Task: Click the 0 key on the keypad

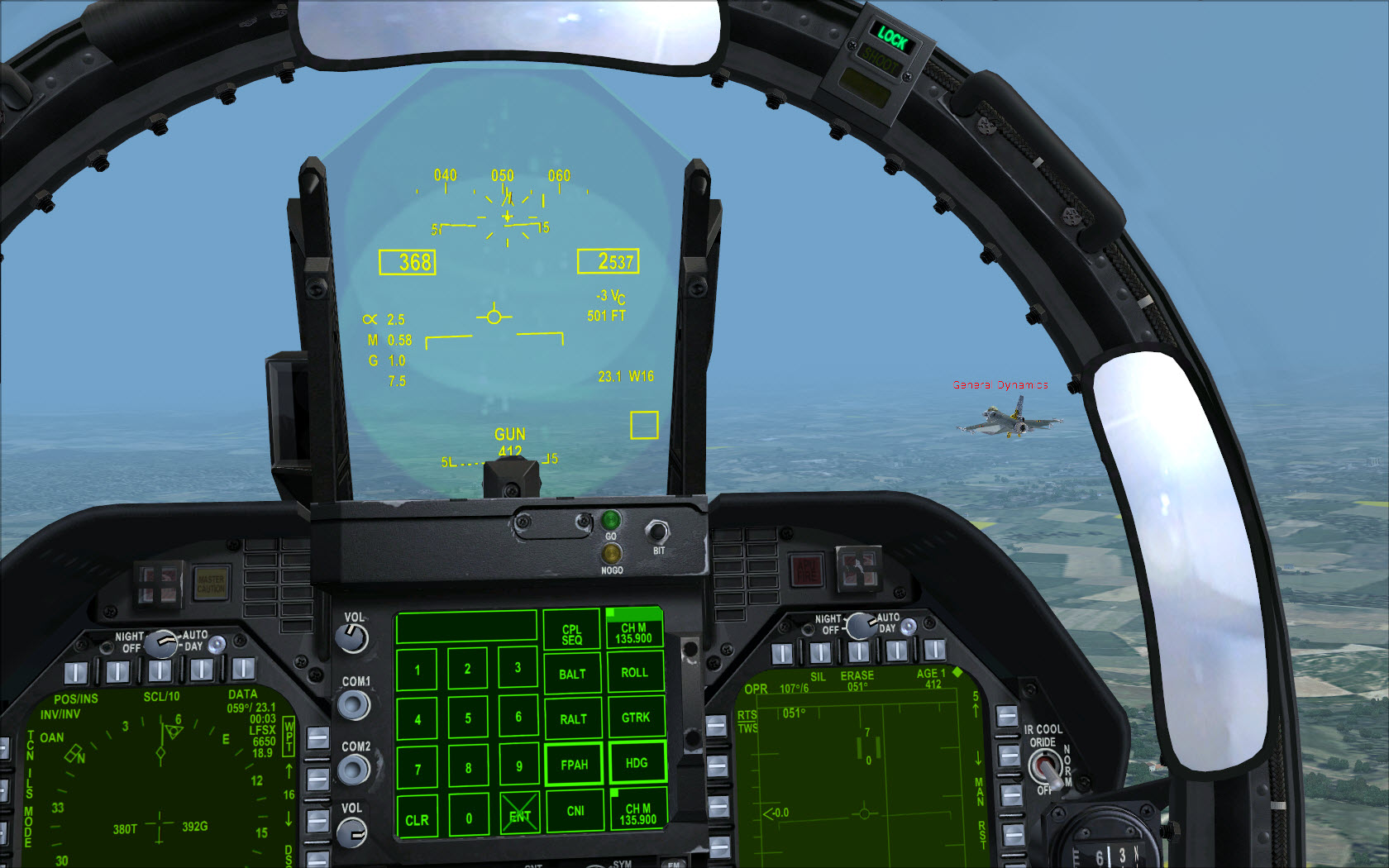Action: (x=468, y=818)
